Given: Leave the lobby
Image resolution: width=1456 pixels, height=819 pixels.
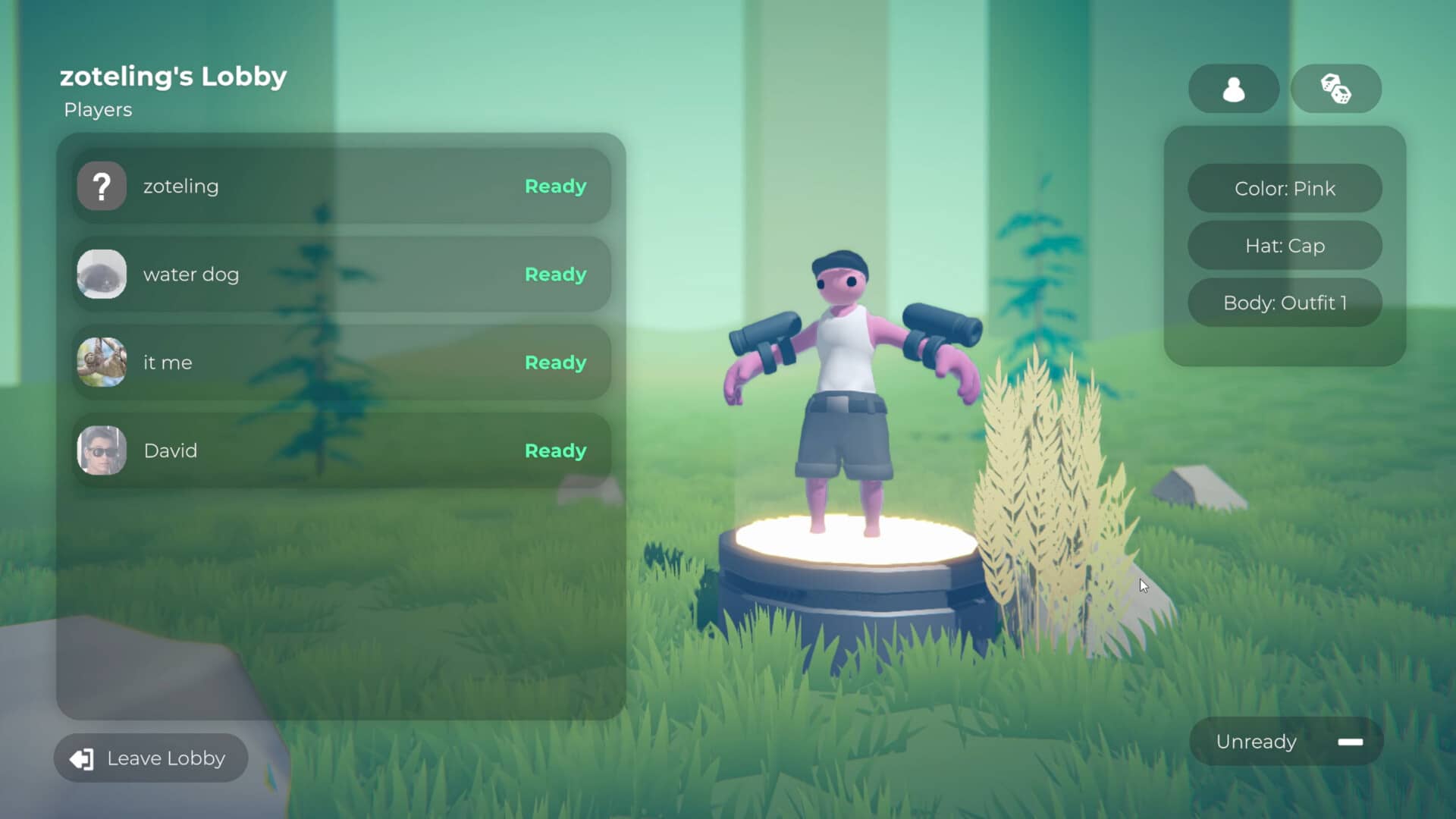Looking at the screenshot, I should (x=151, y=758).
